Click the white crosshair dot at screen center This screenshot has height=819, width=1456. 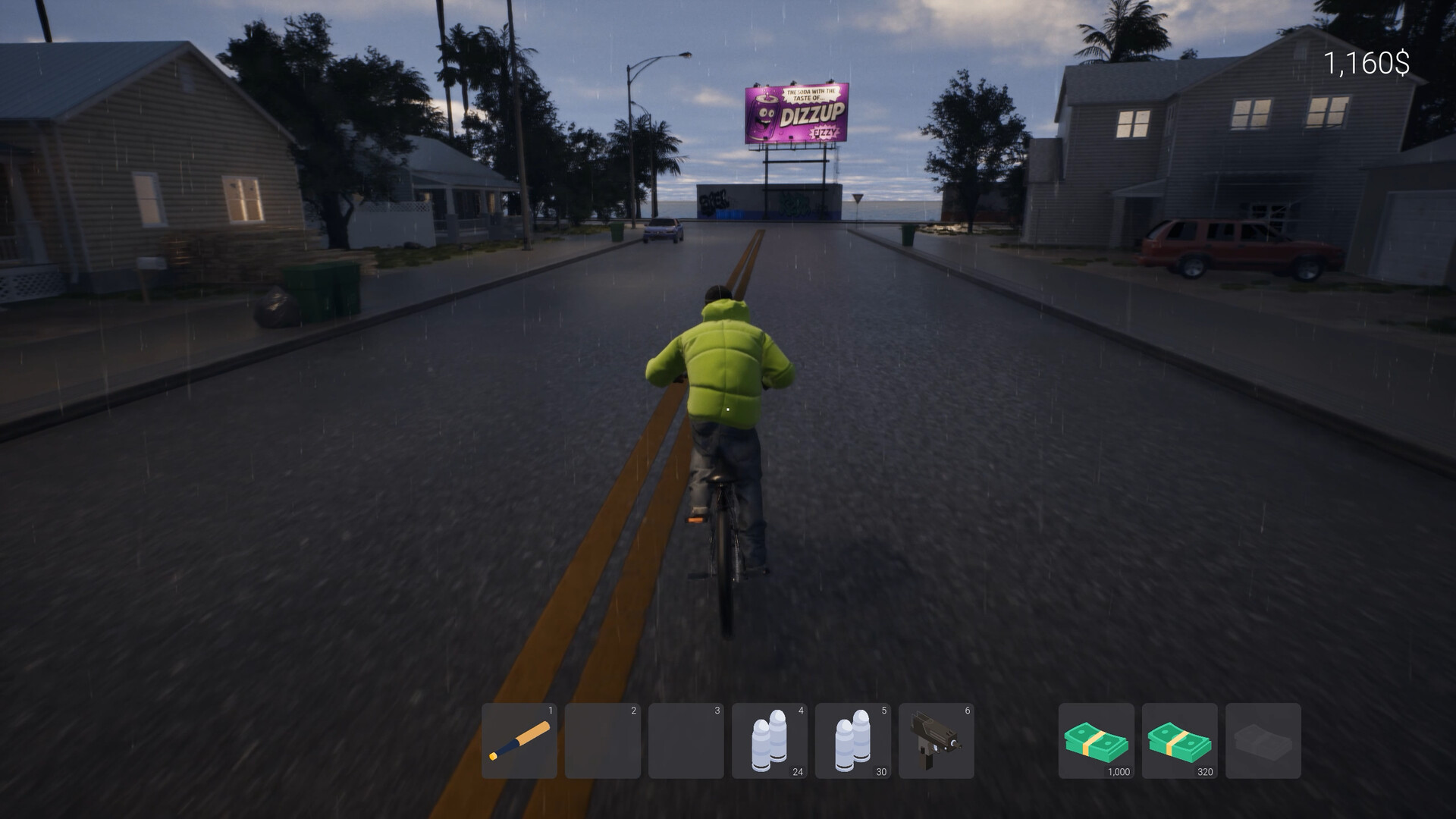tap(728, 409)
